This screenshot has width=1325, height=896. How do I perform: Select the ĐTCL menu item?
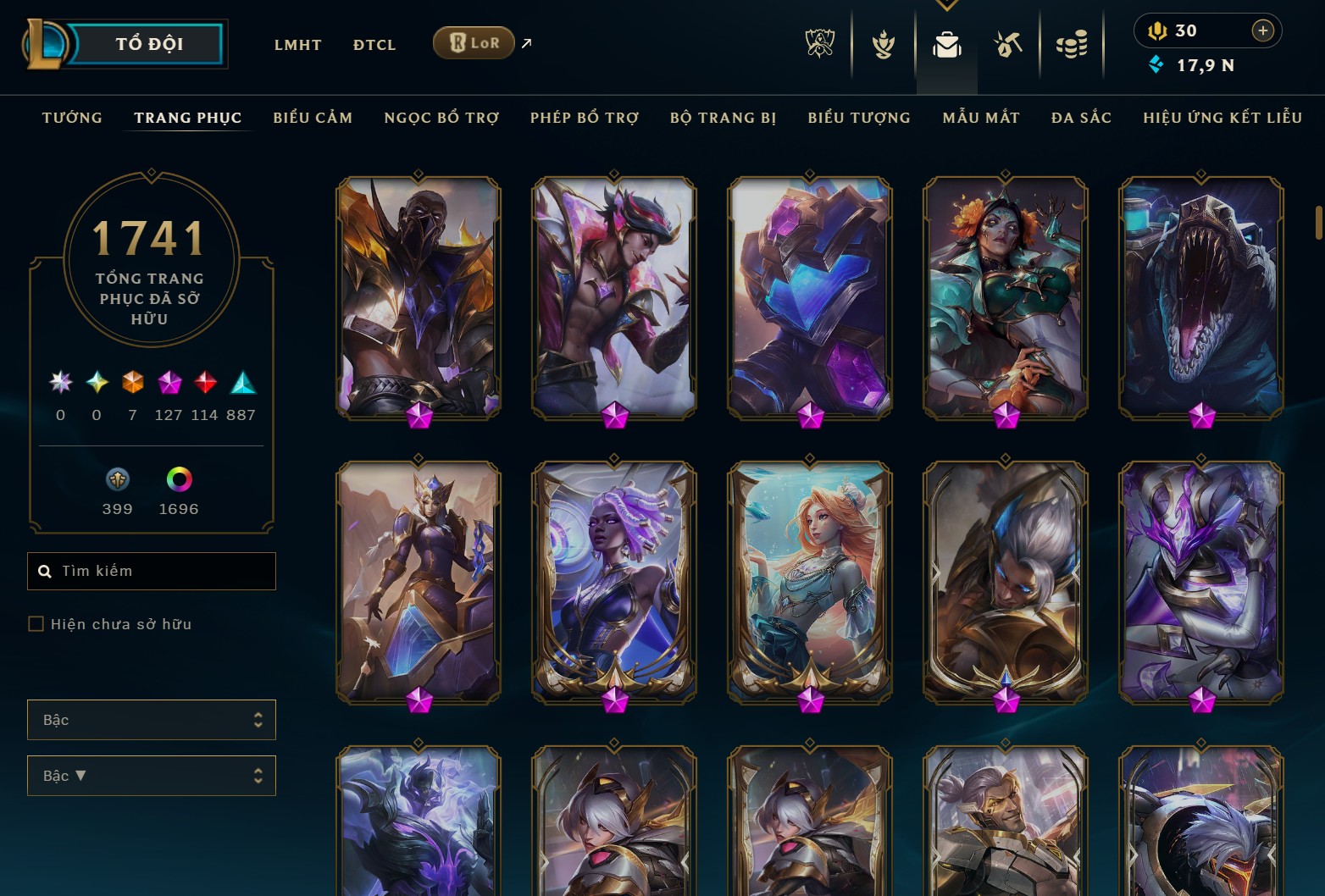tap(374, 44)
